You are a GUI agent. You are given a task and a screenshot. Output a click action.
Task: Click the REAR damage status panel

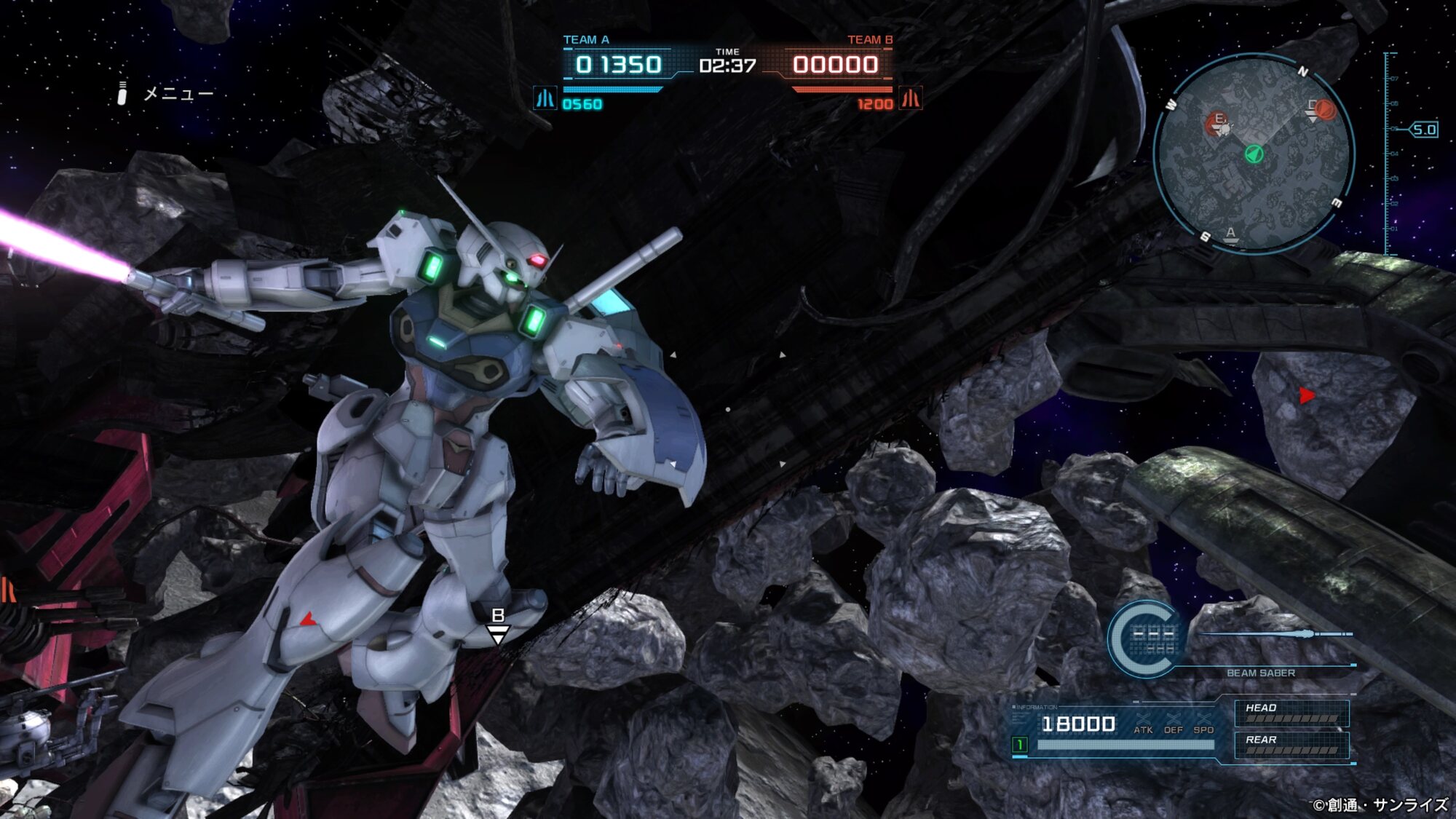[1291, 745]
